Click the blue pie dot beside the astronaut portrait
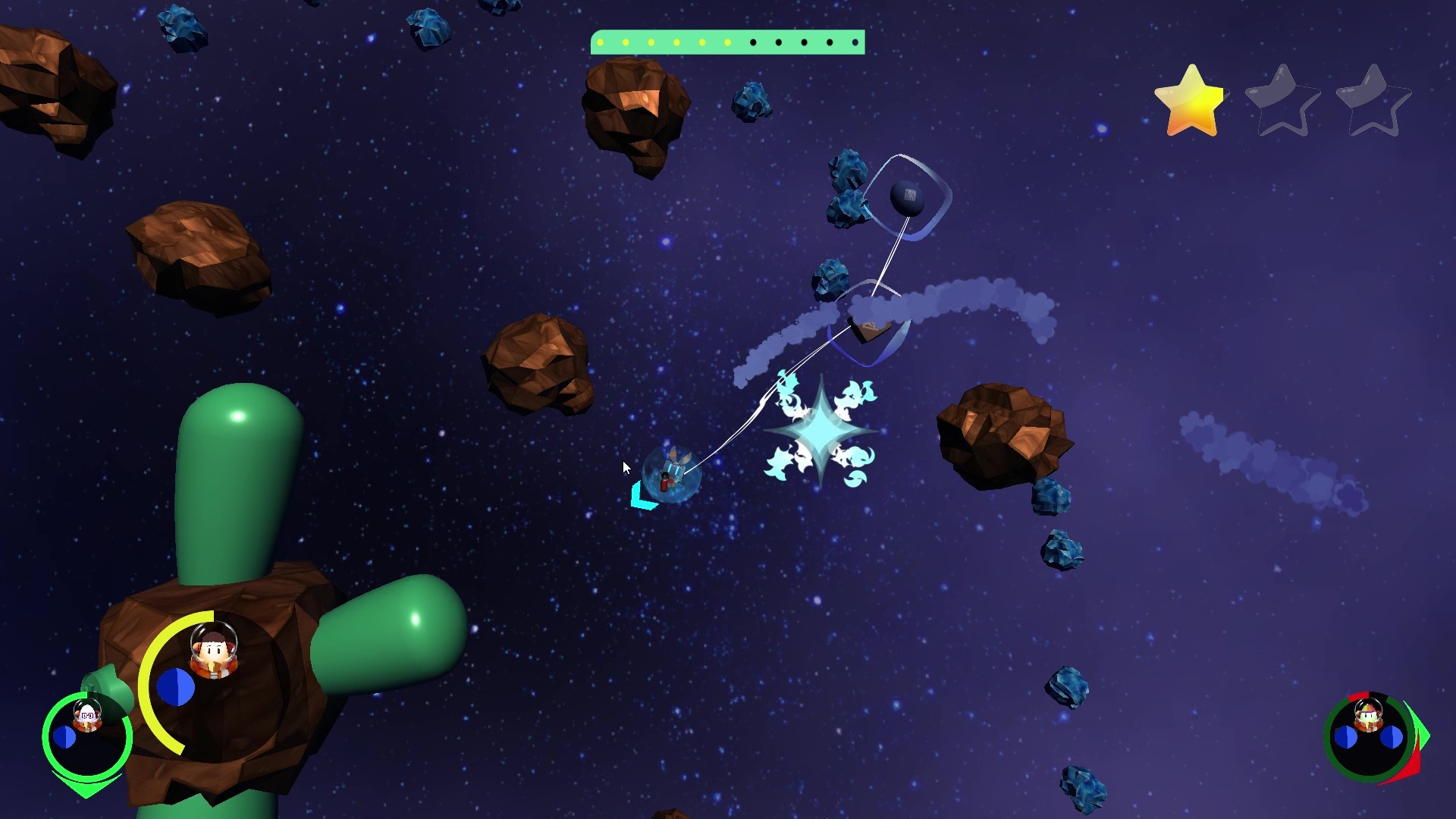Image resolution: width=1456 pixels, height=819 pixels. [x=175, y=686]
